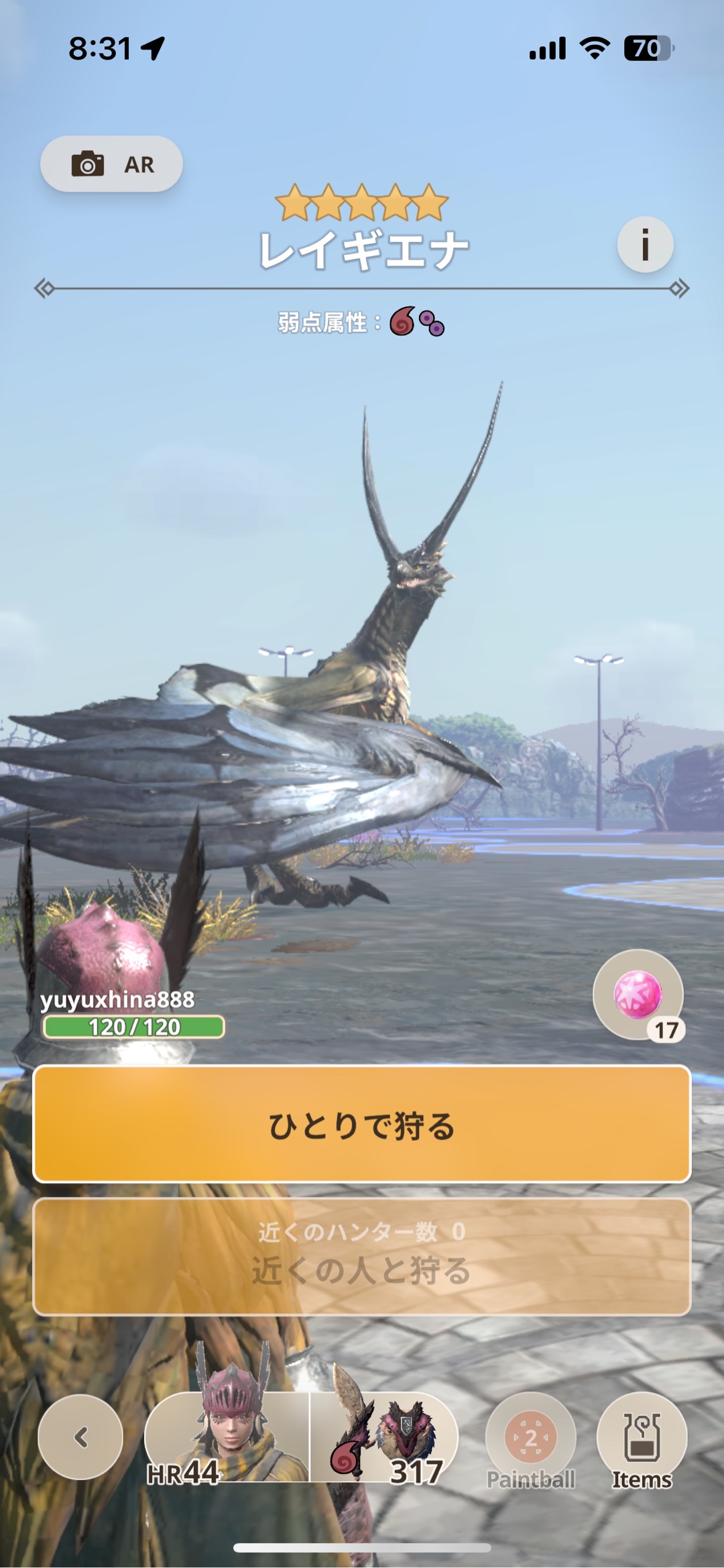
Task: Choose 近くの人と狩る group hunt
Action: 362,1257
